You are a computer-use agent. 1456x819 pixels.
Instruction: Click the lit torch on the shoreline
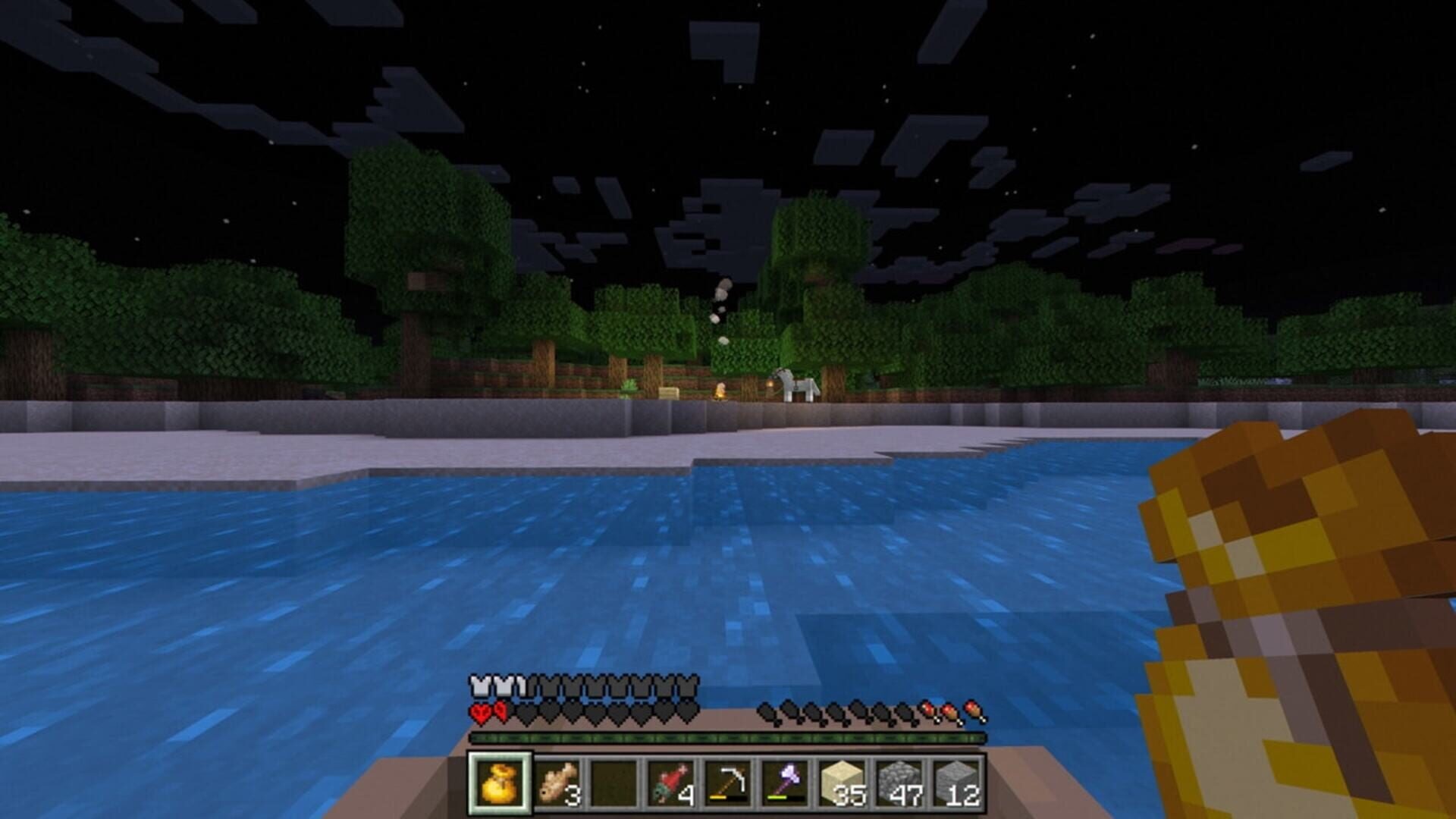click(770, 383)
